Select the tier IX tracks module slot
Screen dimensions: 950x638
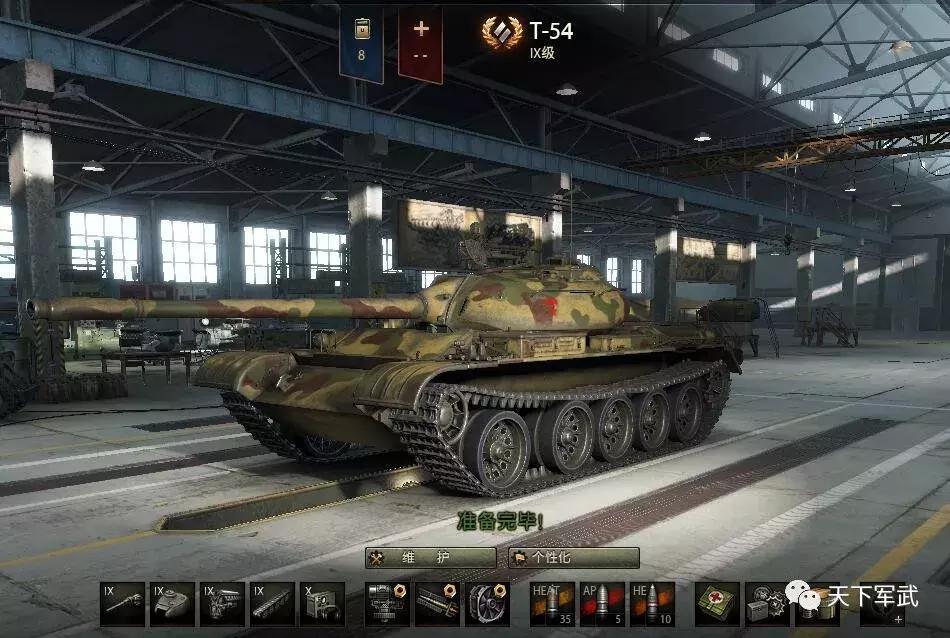click(x=272, y=604)
